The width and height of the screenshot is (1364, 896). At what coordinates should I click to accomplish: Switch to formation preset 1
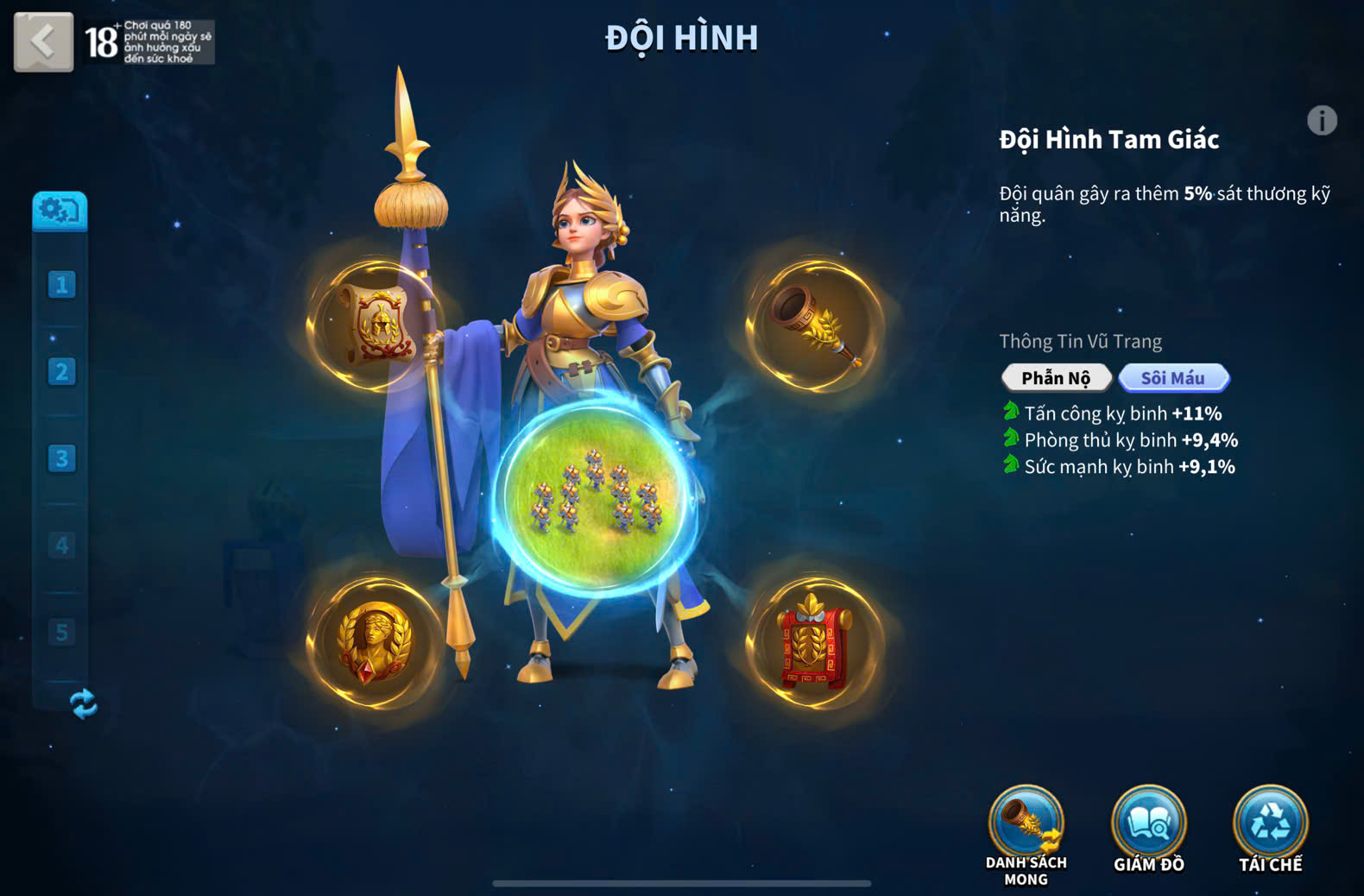click(61, 285)
